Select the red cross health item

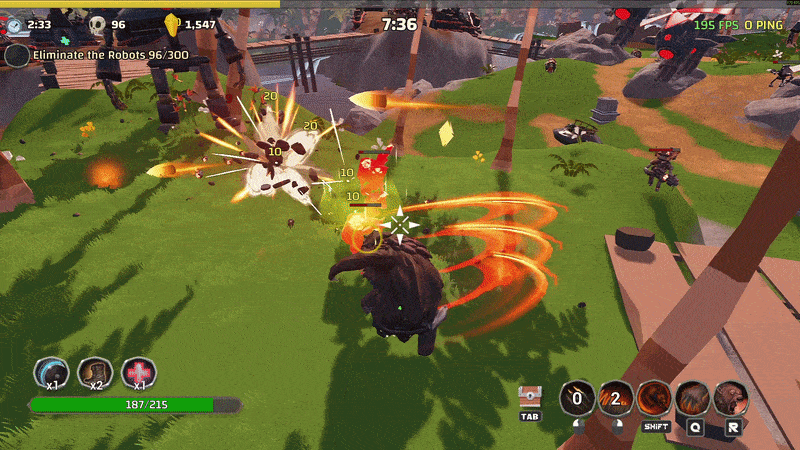139,373
